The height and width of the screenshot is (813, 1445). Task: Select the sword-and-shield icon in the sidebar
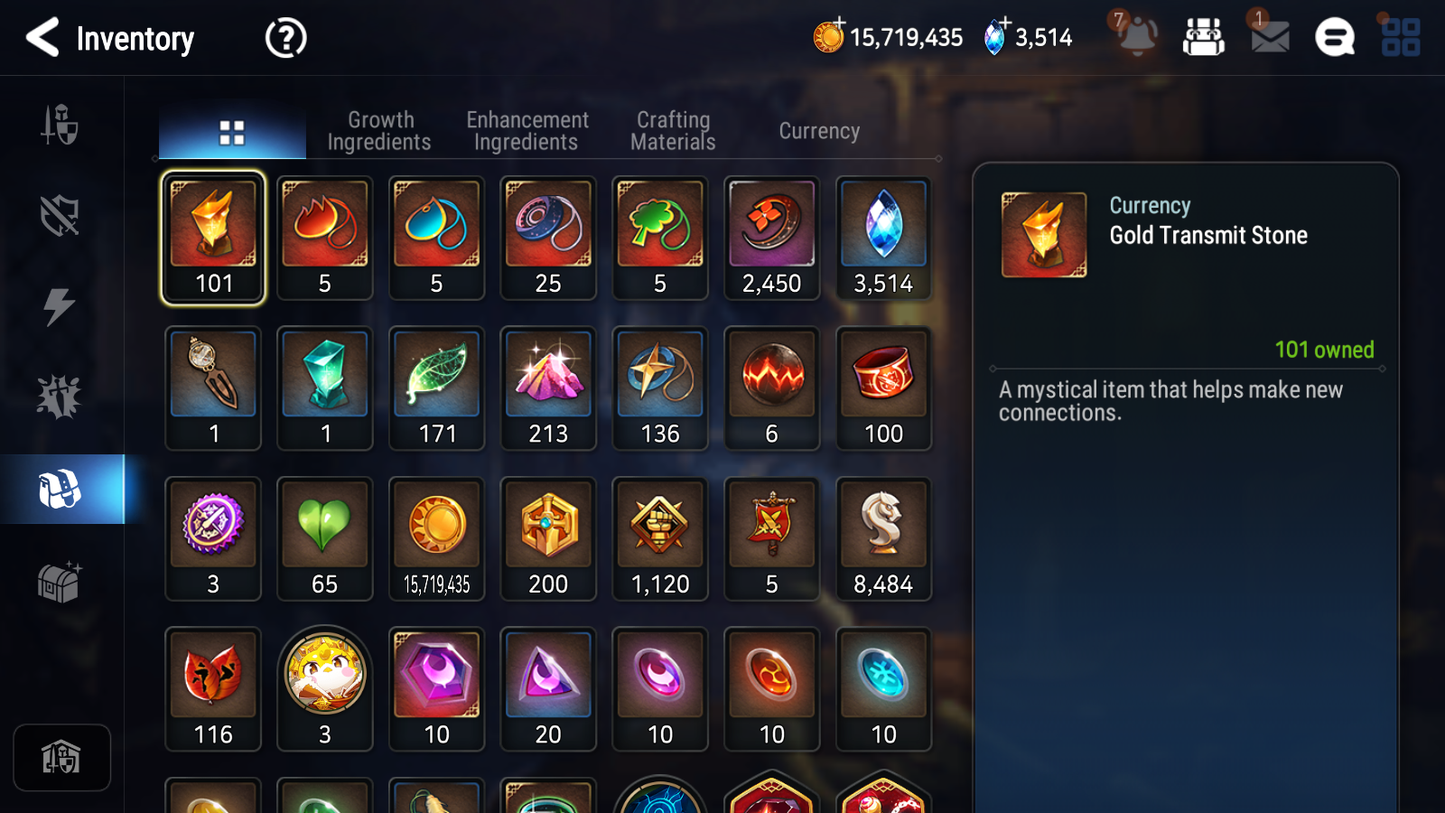[61, 124]
